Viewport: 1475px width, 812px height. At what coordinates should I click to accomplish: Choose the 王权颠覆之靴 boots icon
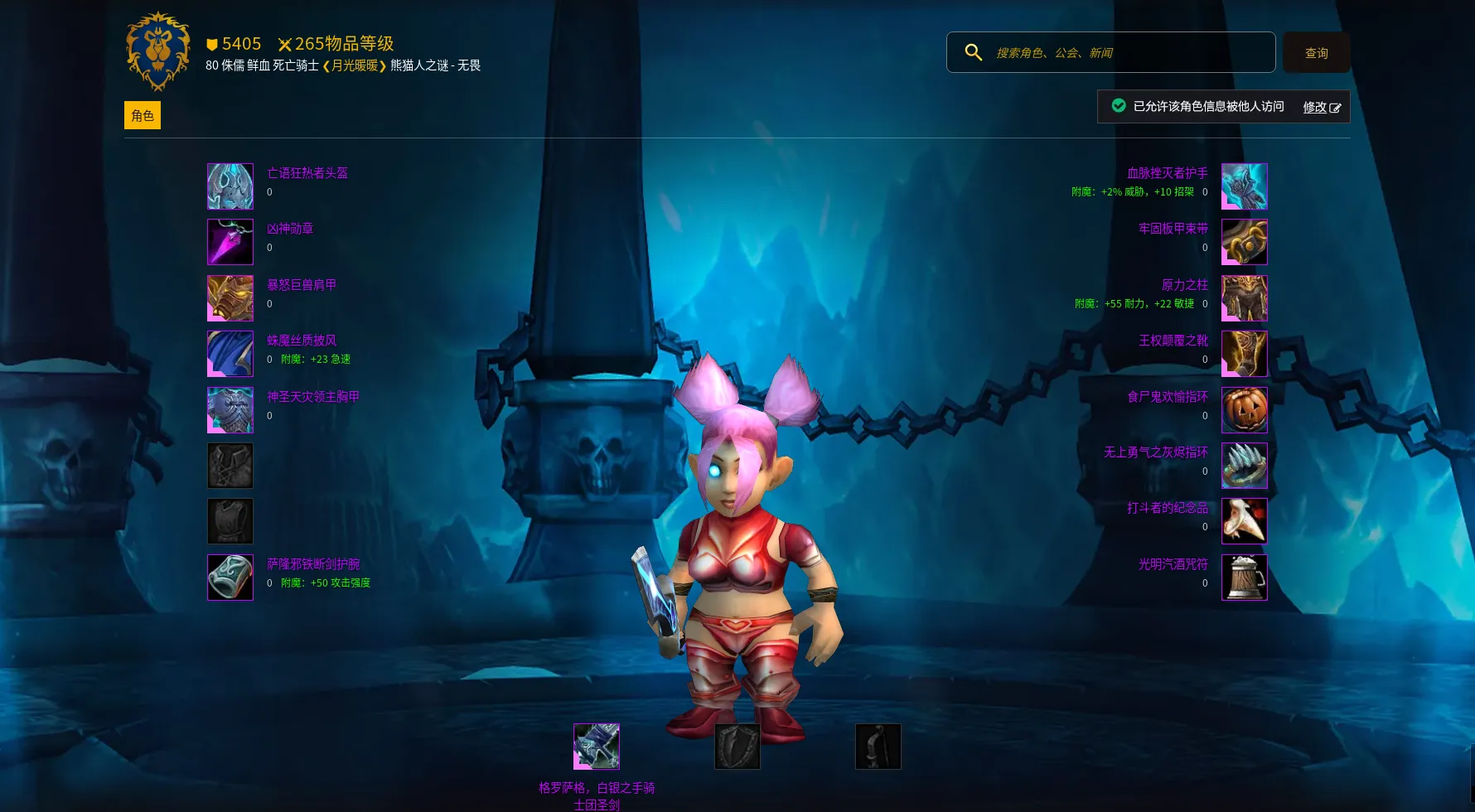click(x=1244, y=354)
